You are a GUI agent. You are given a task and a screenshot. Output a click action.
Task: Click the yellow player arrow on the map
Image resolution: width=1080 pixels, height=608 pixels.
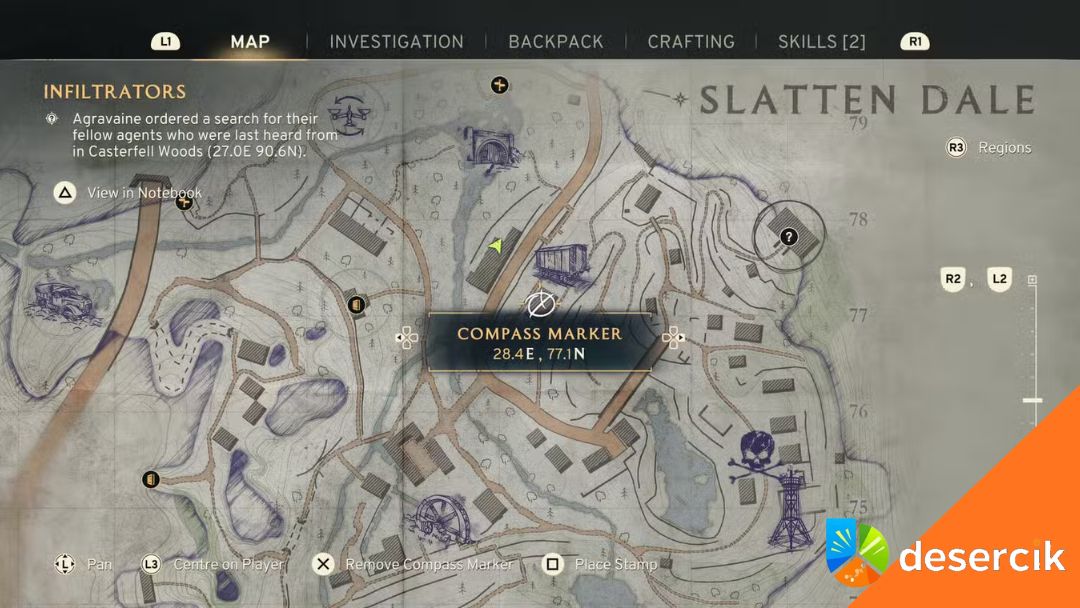496,244
